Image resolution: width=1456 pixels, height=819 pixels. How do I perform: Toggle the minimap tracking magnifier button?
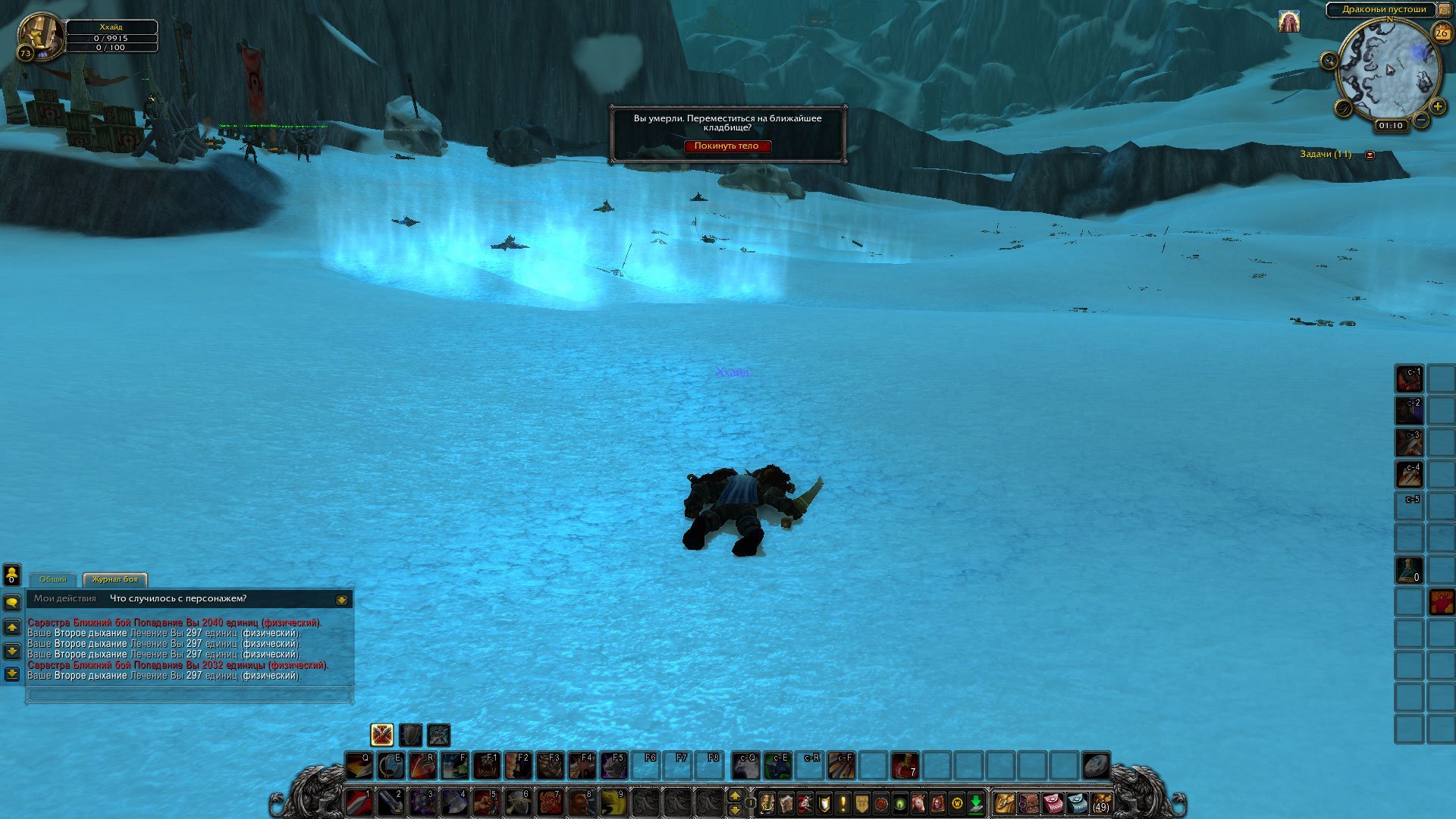[x=1329, y=61]
